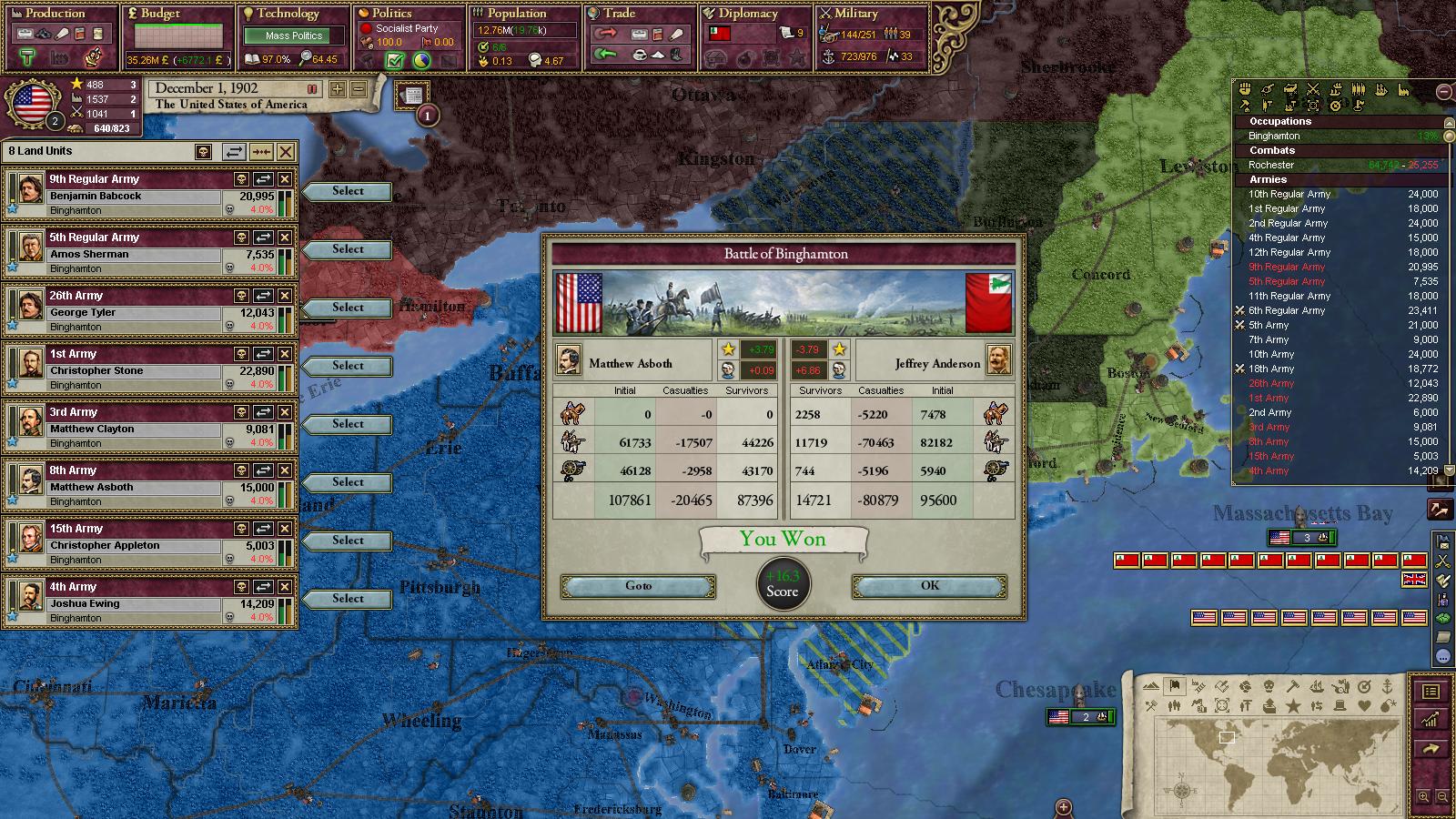1456x819 pixels.
Task: Select 10th Regular Army in the outliner
Action: point(1289,194)
